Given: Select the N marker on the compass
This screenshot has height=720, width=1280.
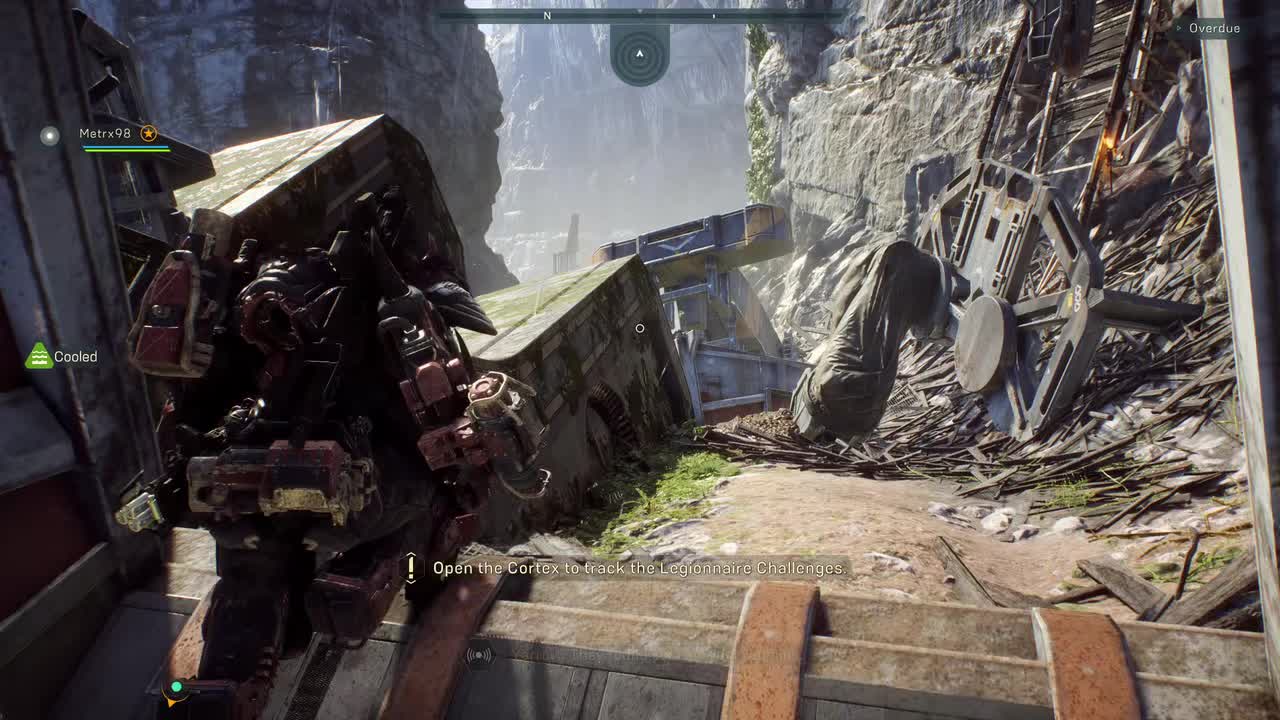Looking at the screenshot, I should click(x=546, y=17).
